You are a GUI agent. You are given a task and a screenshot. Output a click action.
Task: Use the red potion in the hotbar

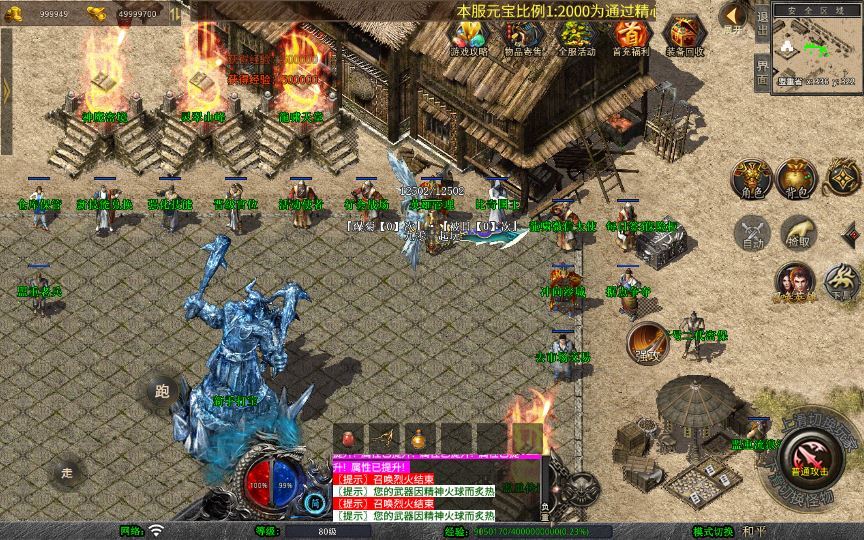tap(350, 438)
